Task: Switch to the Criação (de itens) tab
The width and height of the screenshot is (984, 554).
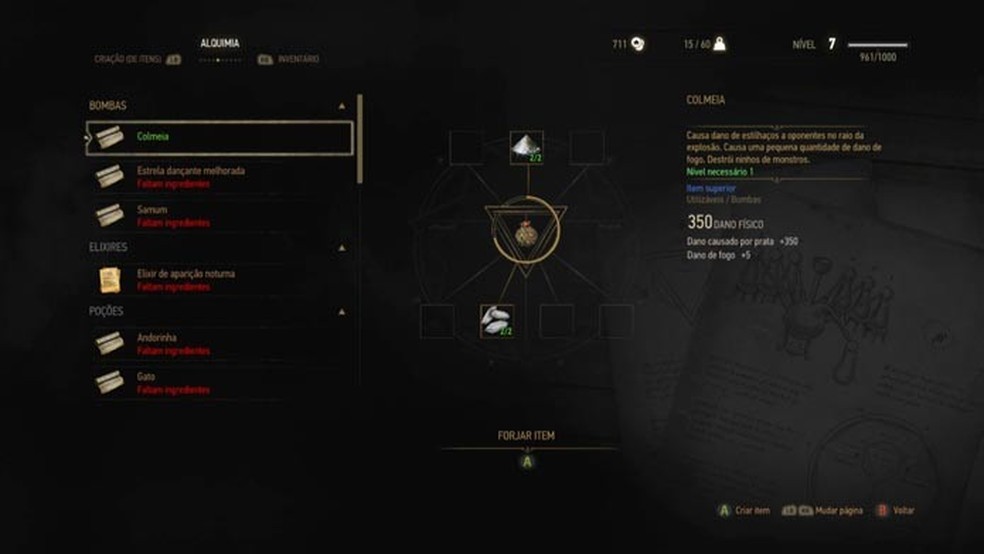Action: pos(129,59)
